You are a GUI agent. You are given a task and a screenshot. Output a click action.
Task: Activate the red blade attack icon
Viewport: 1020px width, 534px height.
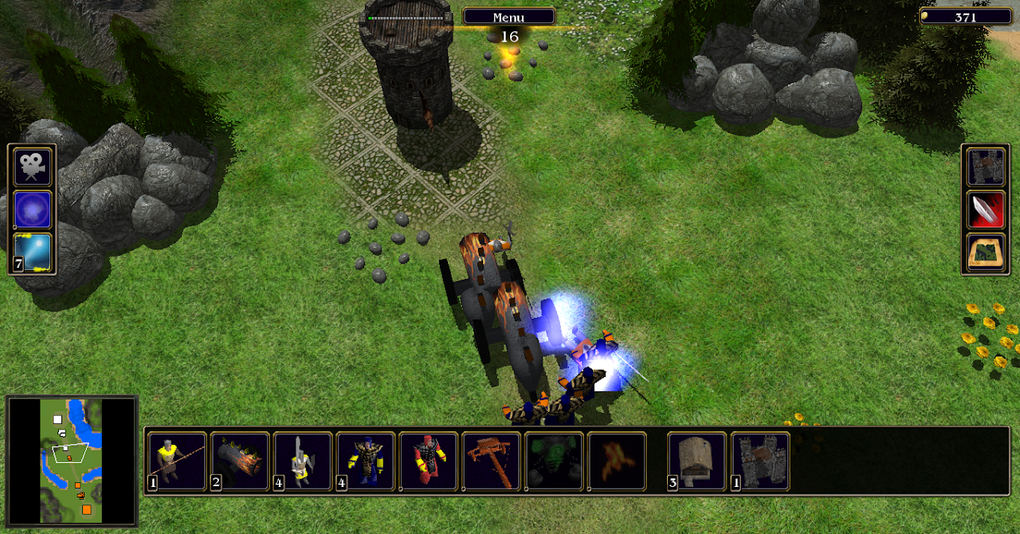[984, 210]
